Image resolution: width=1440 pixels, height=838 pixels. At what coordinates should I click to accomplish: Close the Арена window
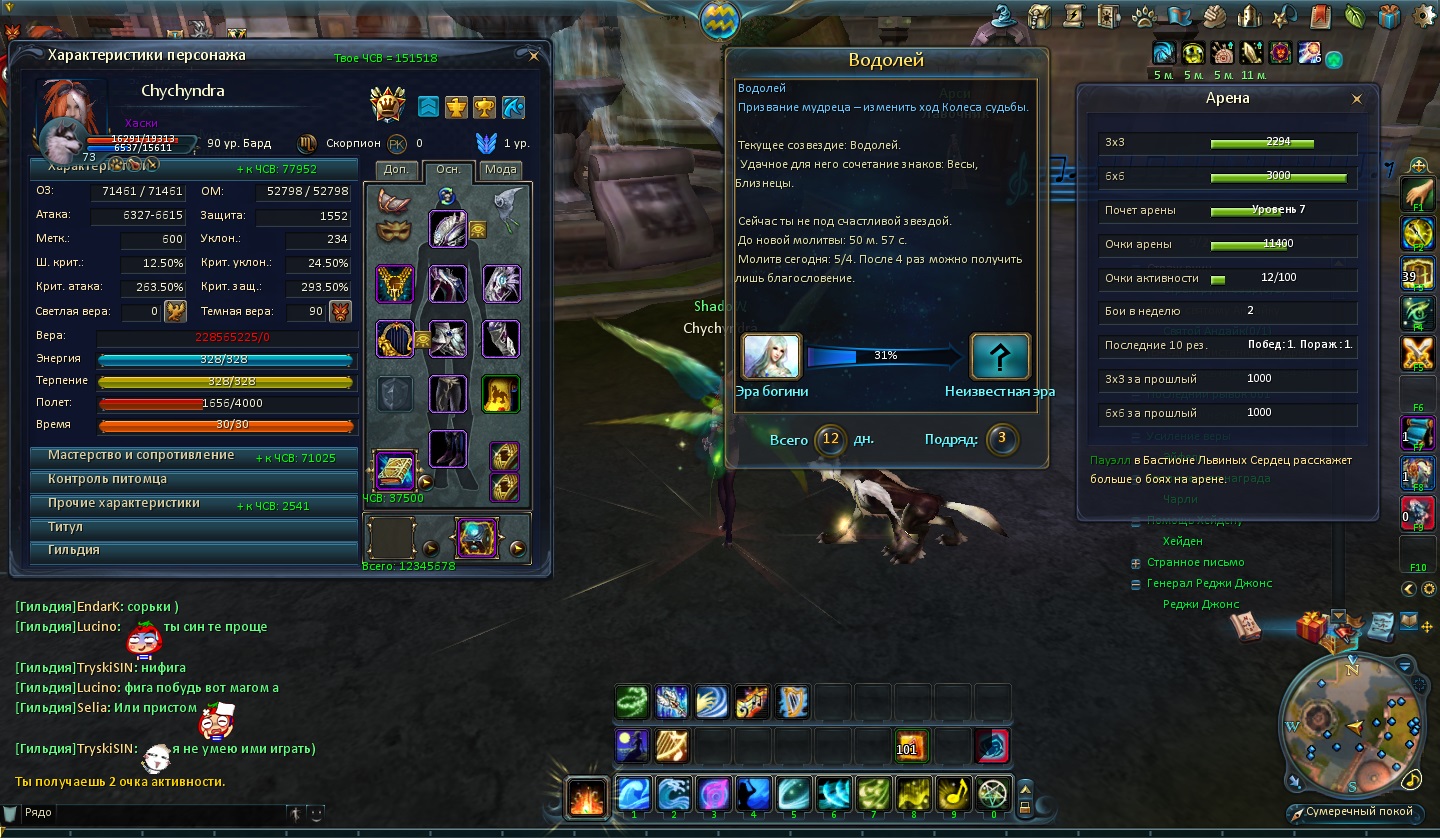[x=1357, y=99]
